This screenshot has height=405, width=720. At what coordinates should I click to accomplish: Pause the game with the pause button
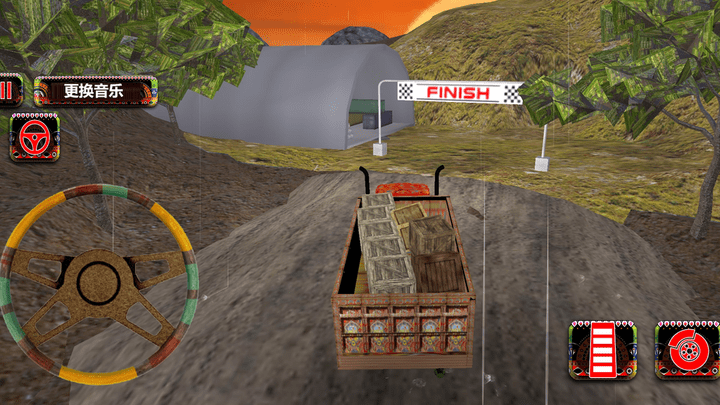[x=9, y=92]
